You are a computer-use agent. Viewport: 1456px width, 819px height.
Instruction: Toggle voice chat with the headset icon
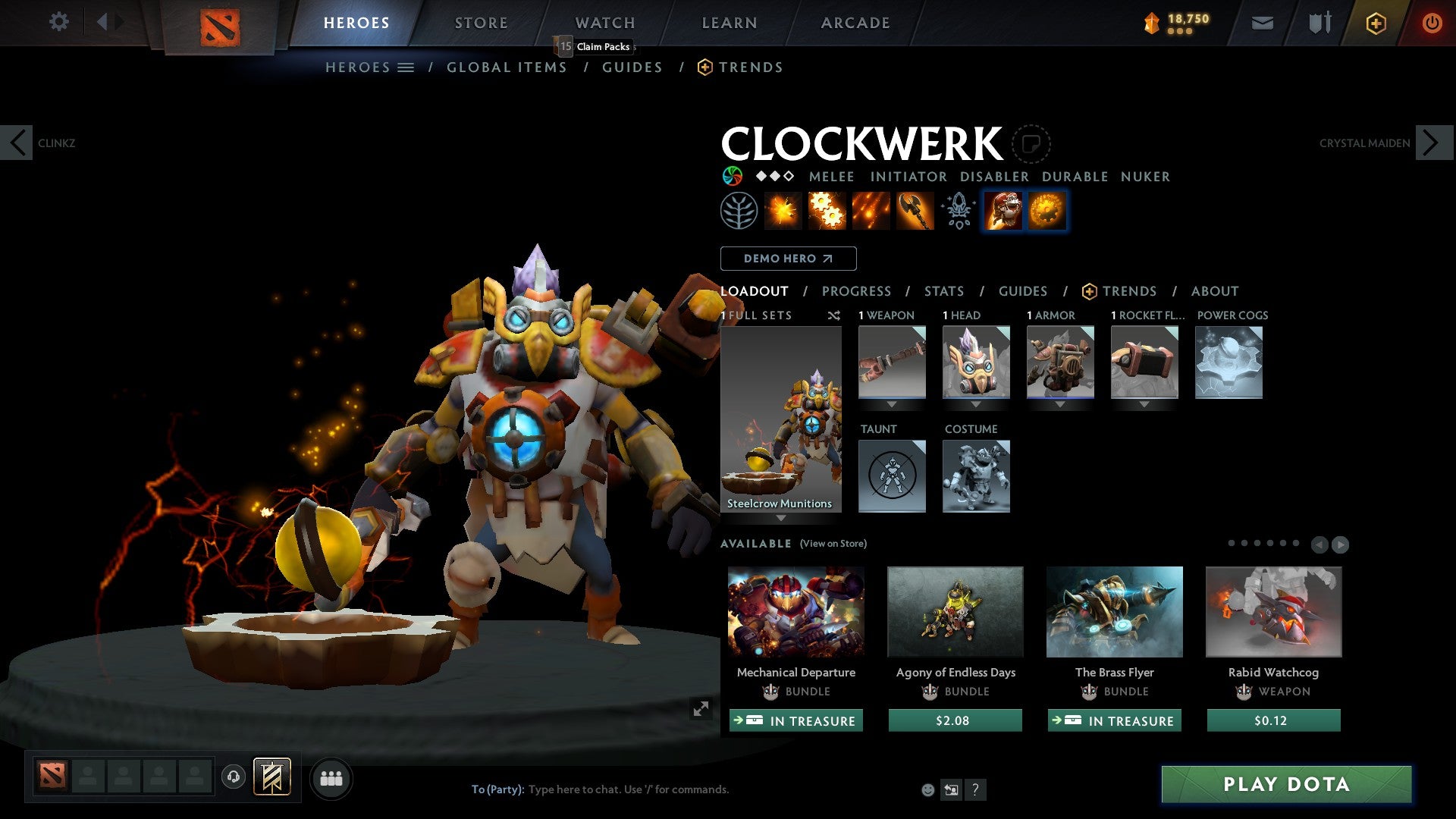[233, 777]
